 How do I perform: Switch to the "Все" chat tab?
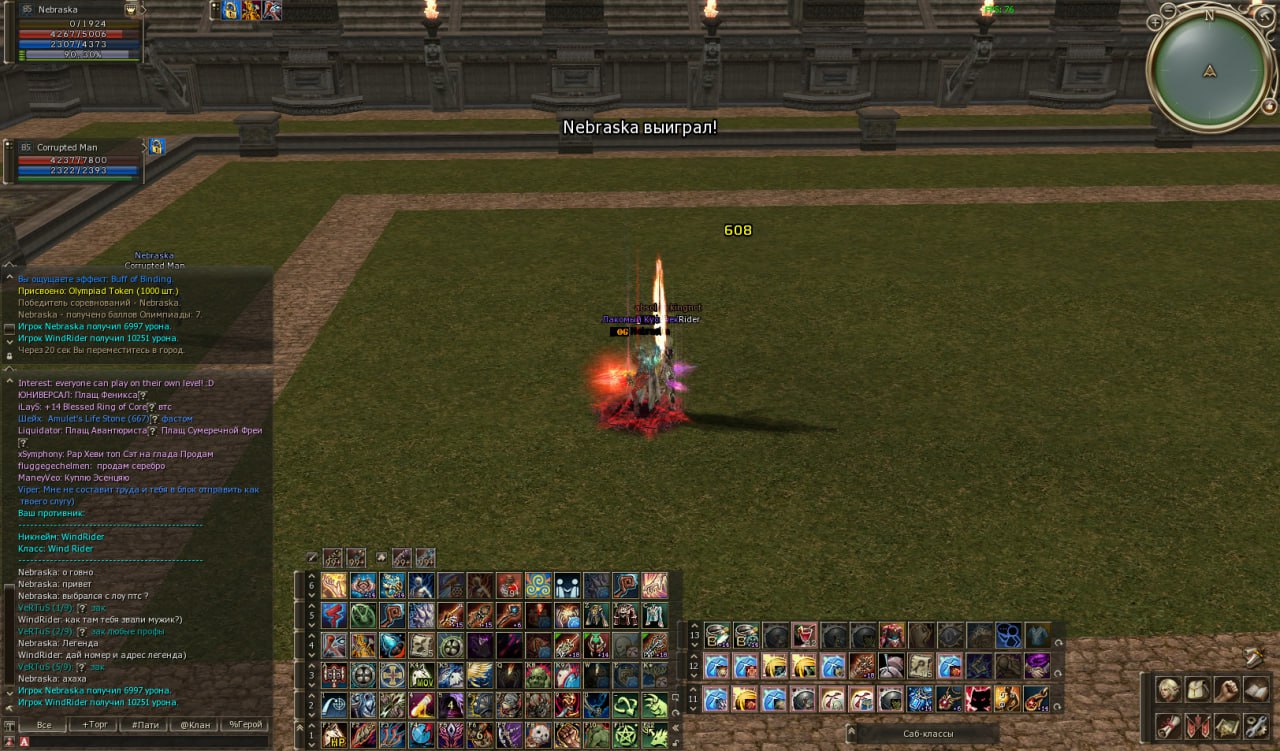[43, 724]
